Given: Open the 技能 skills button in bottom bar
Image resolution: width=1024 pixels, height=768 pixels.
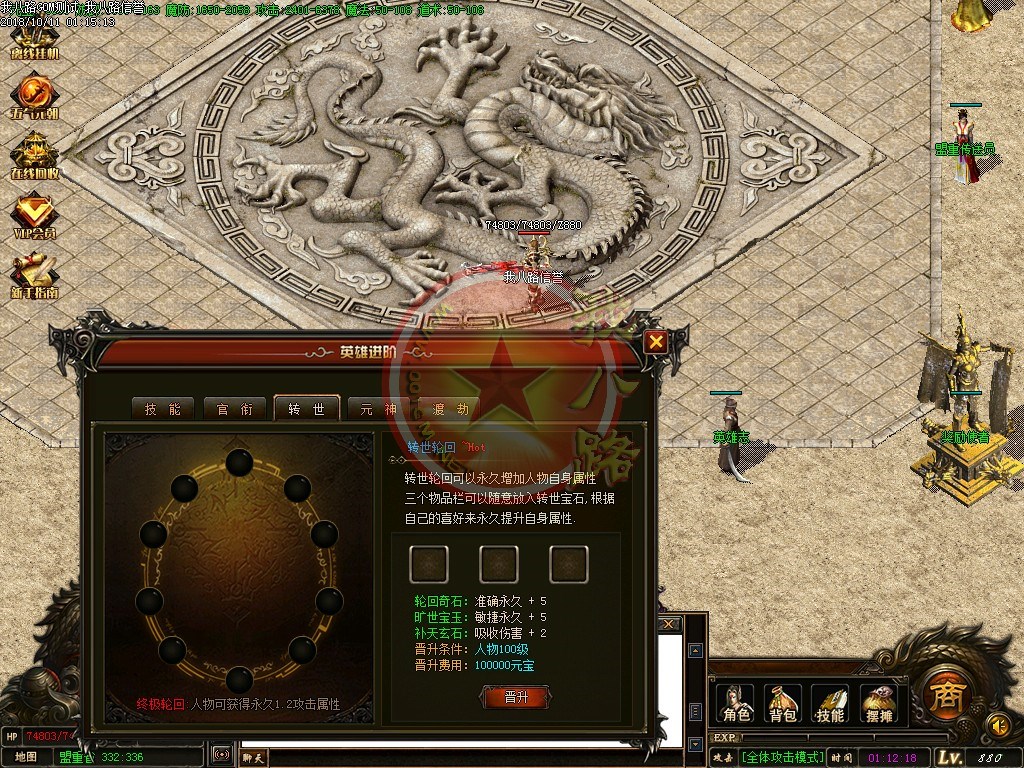Looking at the screenshot, I should click(830, 703).
